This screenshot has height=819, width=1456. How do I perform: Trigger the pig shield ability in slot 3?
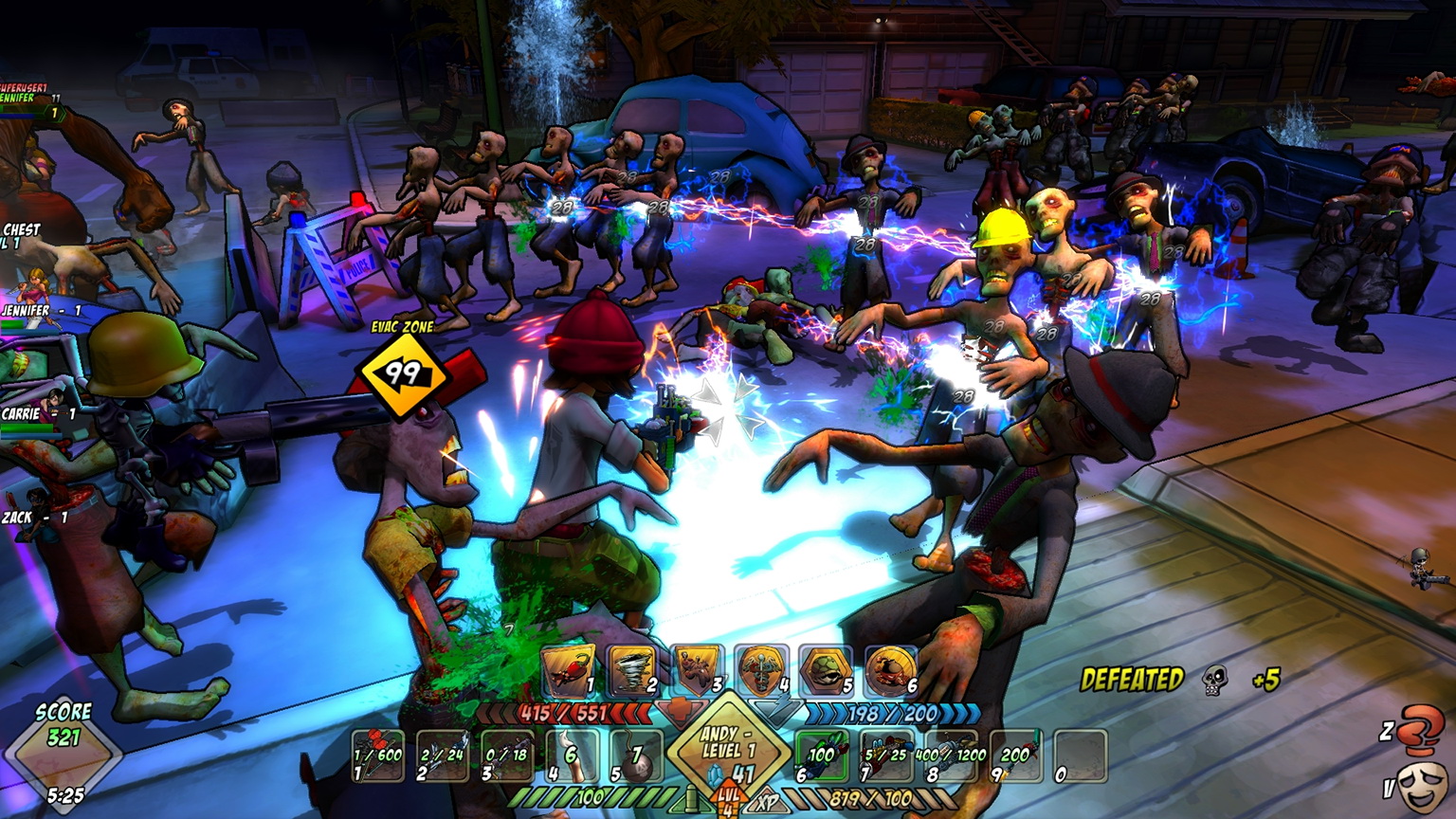click(697, 671)
